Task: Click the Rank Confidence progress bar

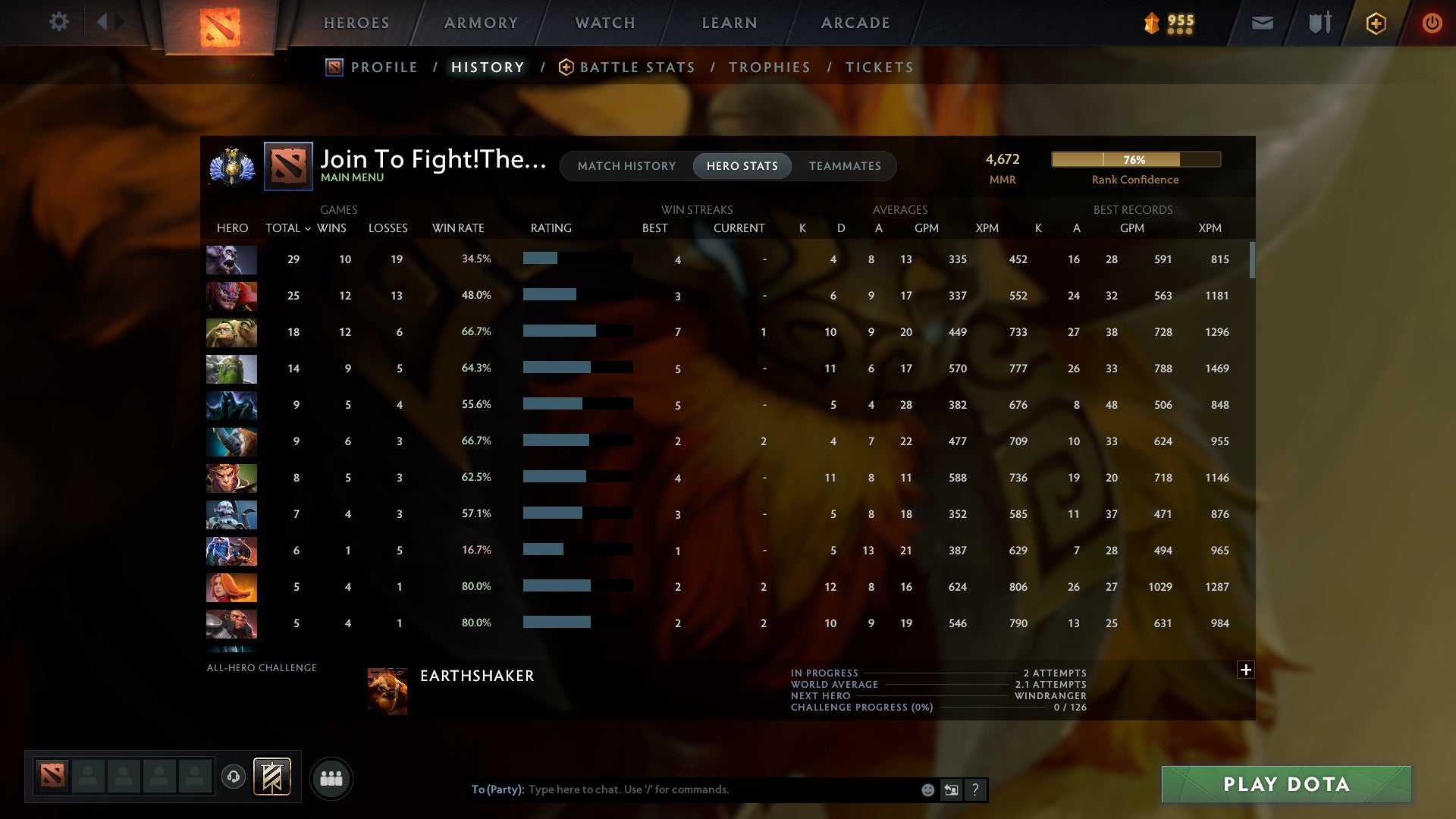Action: (1135, 160)
